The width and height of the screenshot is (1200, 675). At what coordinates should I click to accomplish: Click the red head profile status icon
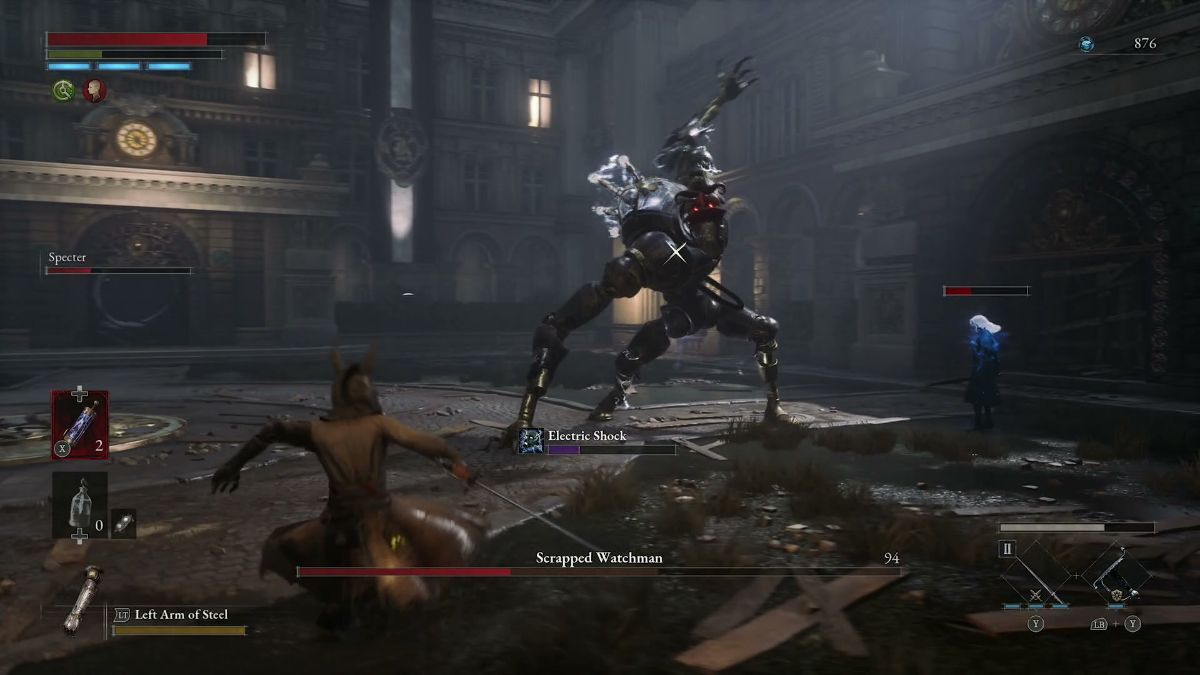(x=95, y=91)
